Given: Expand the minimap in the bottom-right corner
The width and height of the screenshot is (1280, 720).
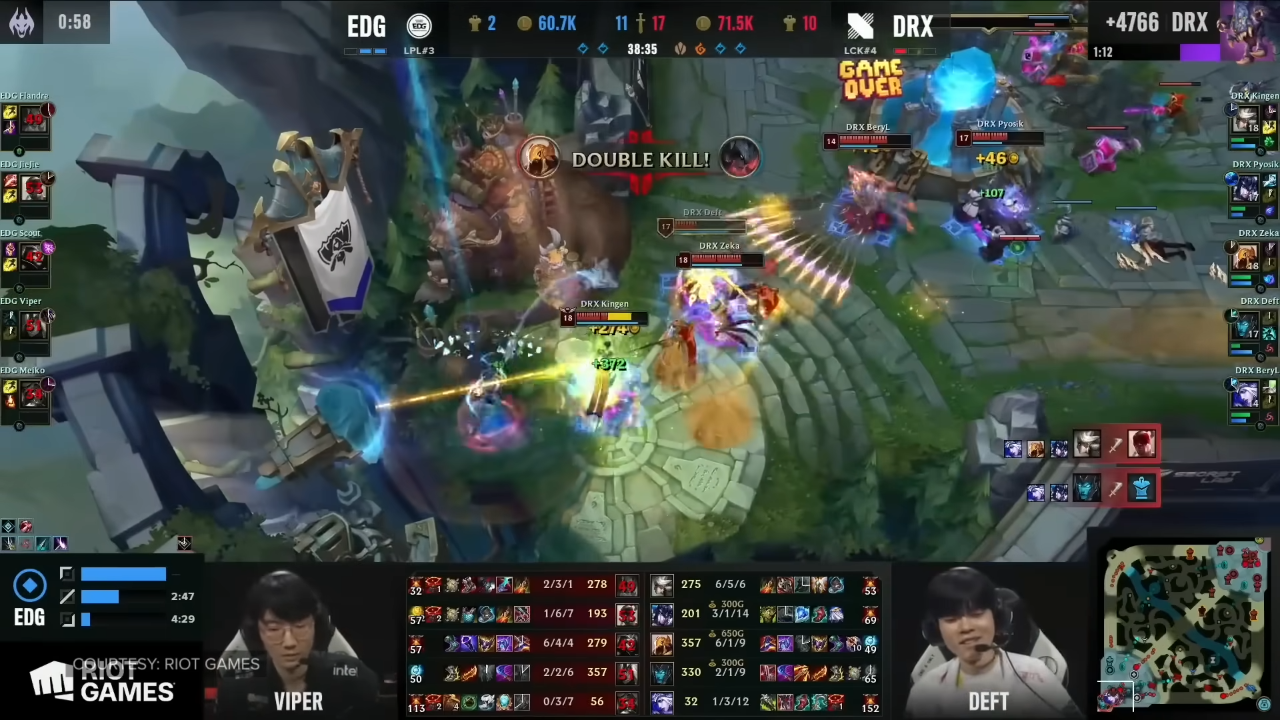Looking at the screenshot, I should 1185,625.
